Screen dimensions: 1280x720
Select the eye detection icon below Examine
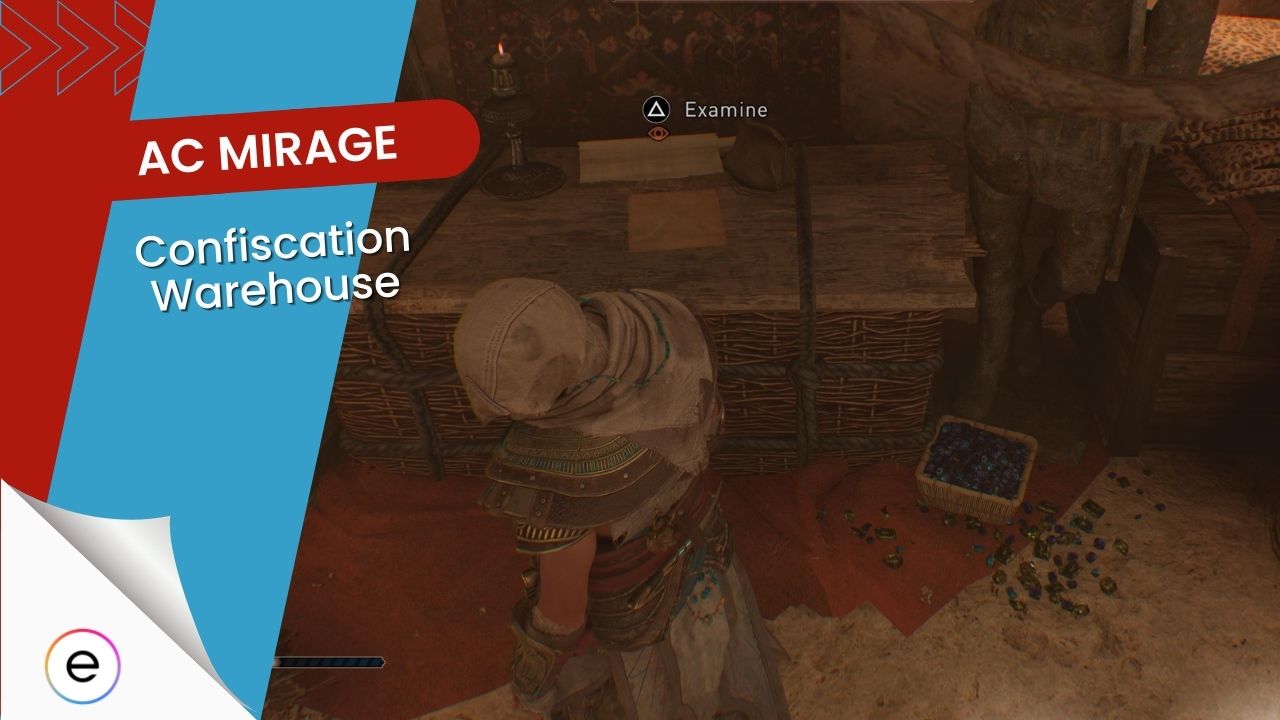coord(656,135)
